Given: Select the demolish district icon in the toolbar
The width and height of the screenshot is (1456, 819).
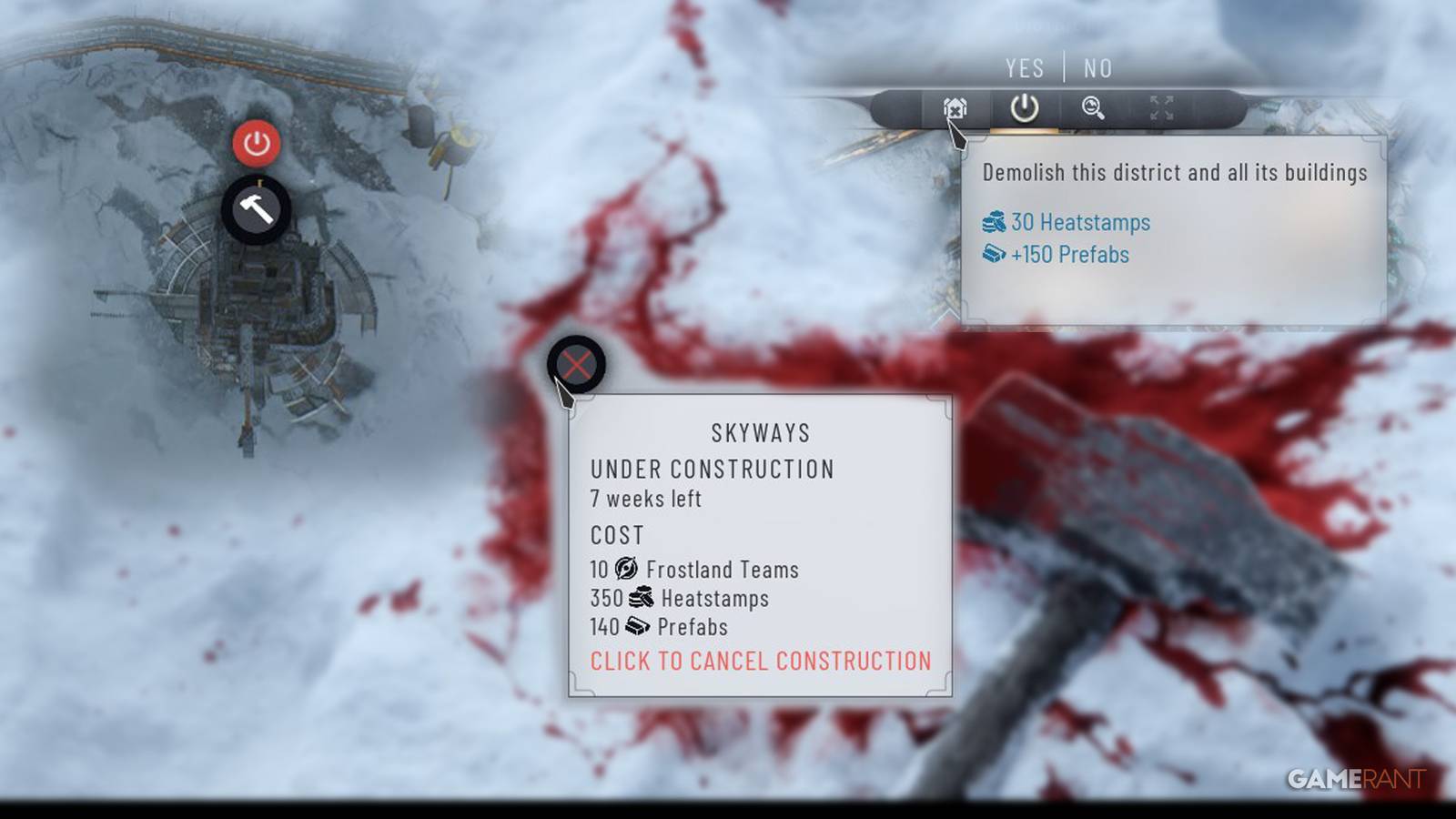Looking at the screenshot, I should click(955, 107).
